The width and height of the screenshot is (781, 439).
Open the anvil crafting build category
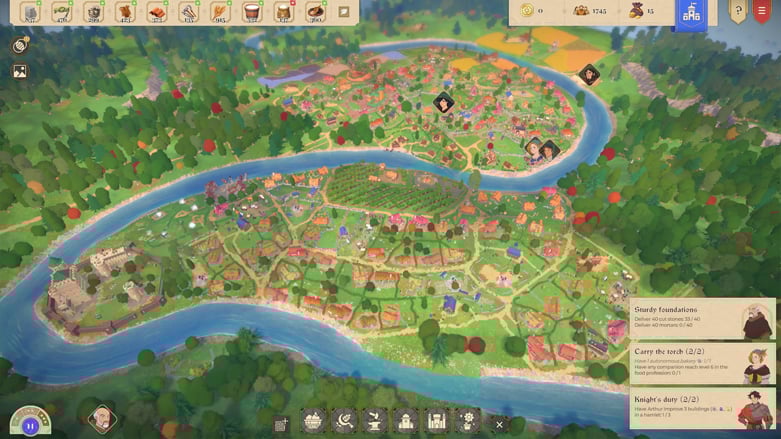pyautogui.click(x=375, y=421)
